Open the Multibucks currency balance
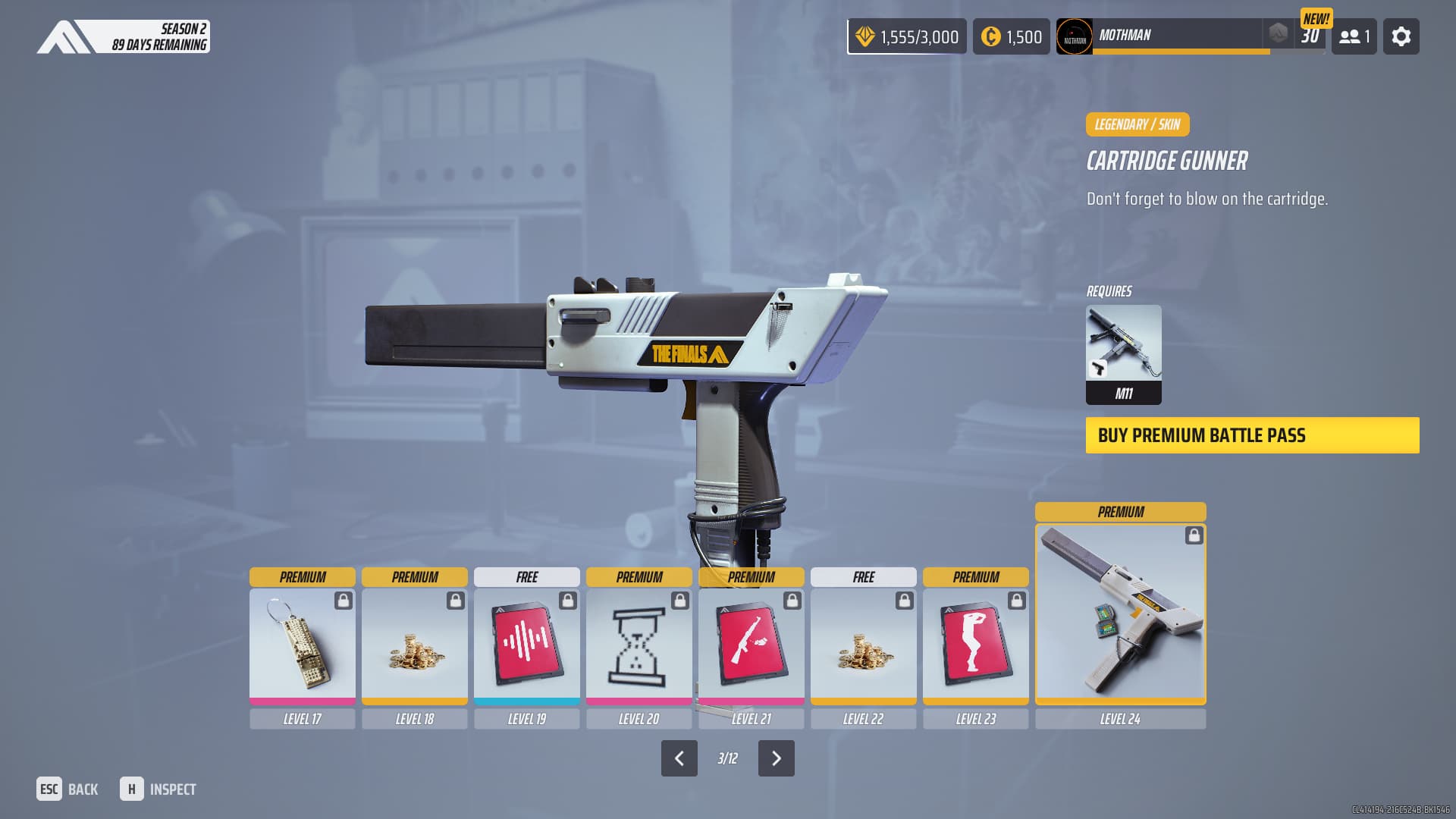This screenshot has width=1456, height=819. click(x=1011, y=36)
